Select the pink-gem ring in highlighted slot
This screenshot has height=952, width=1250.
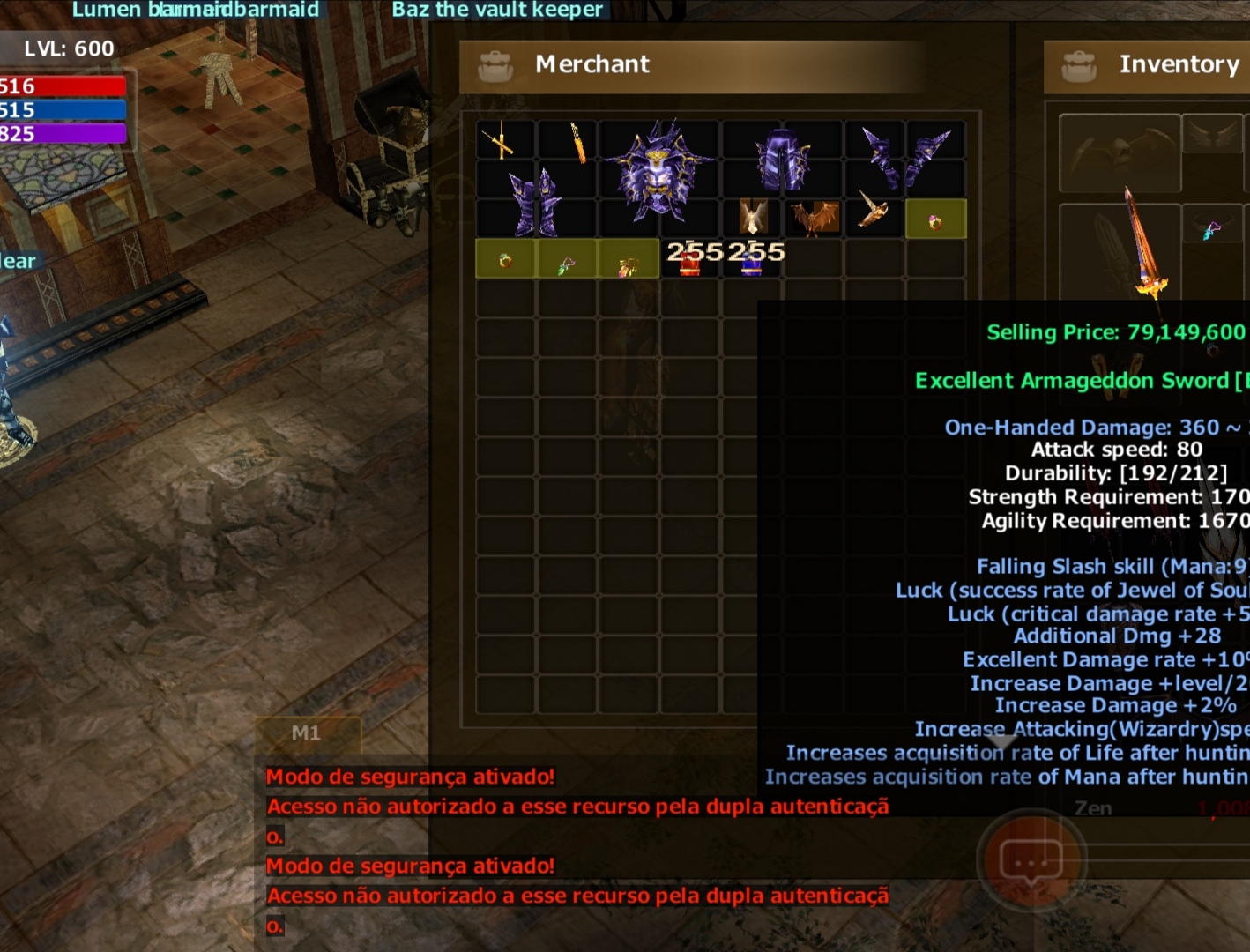tap(935, 220)
